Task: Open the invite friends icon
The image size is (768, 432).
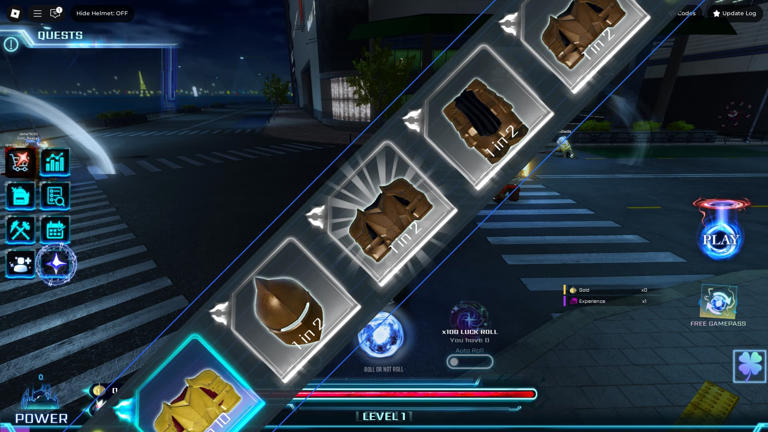Action: [21, 264]
